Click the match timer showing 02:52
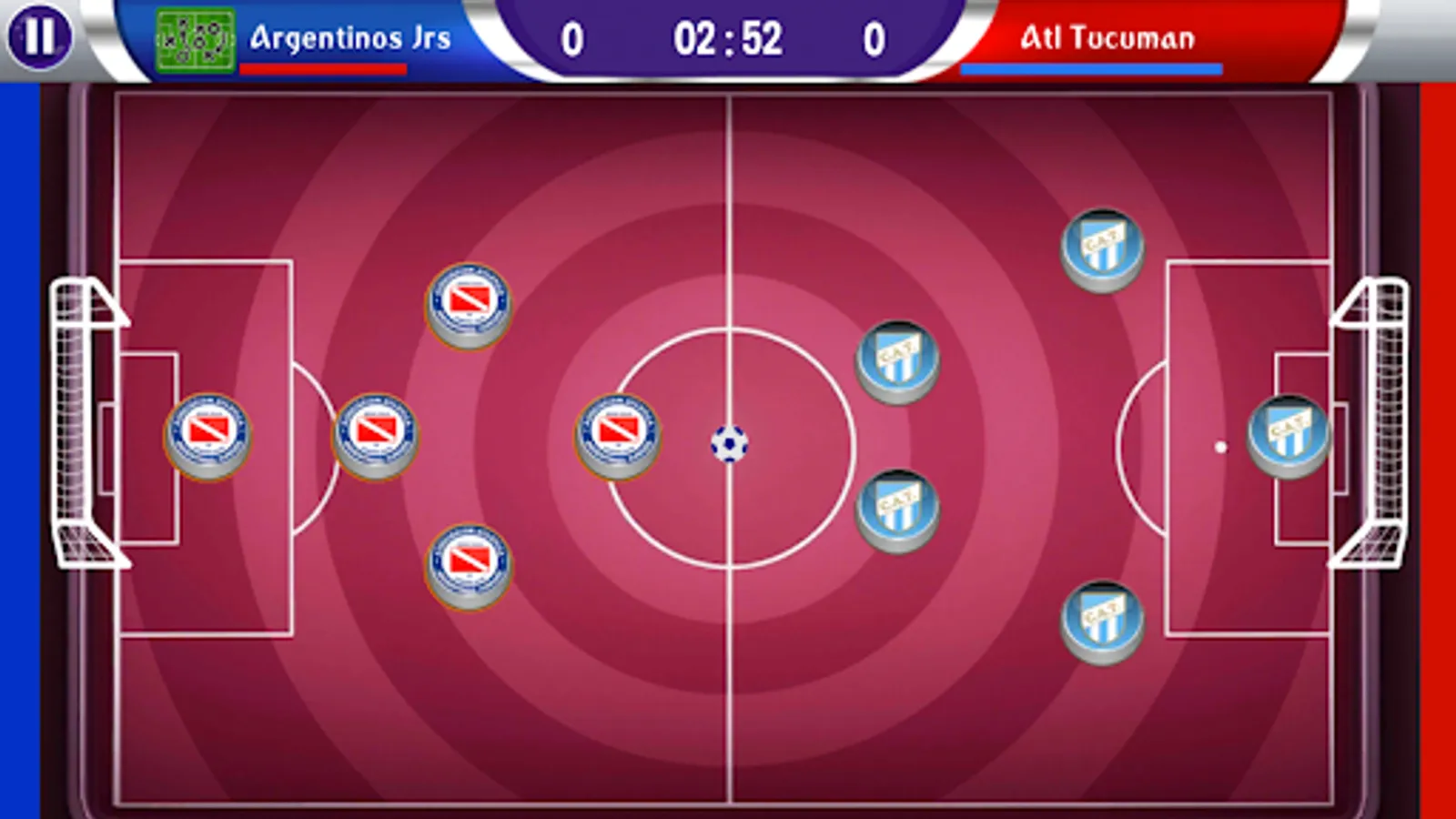Viewport: 1456px width, 819px height. pos(728,36)
